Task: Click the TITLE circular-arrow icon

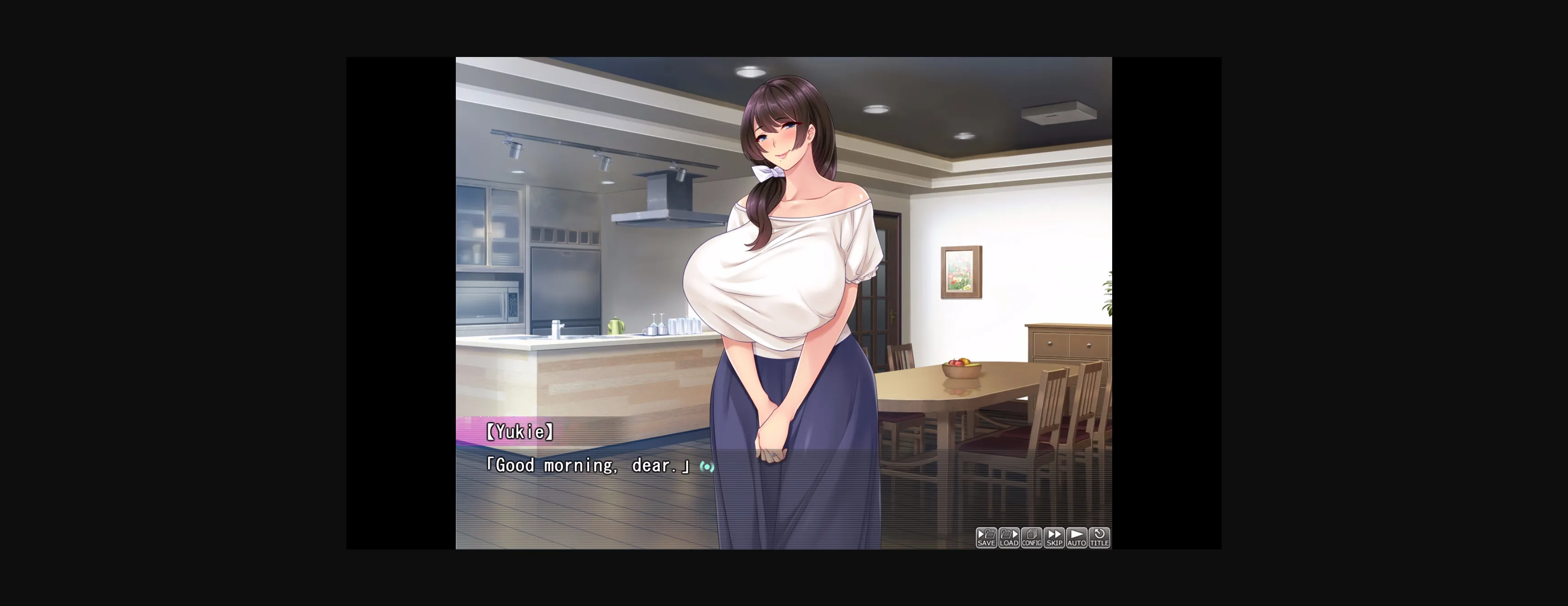Action: [1099, 534]
